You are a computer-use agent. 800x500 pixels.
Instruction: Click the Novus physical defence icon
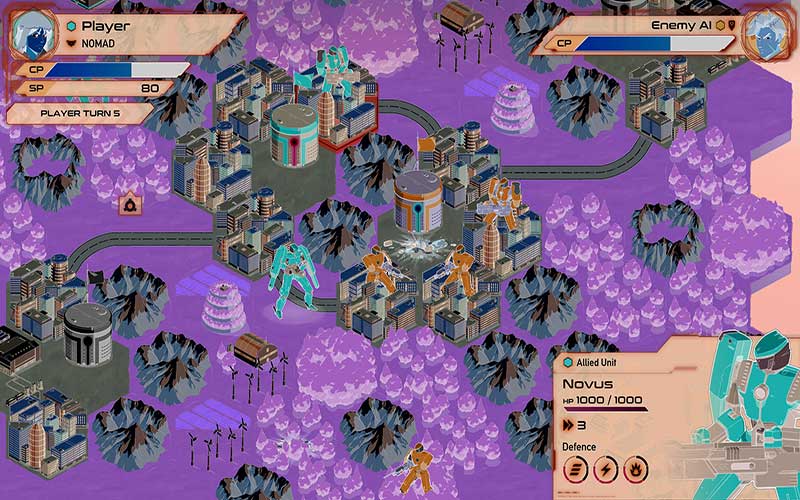tap(578, 470)
